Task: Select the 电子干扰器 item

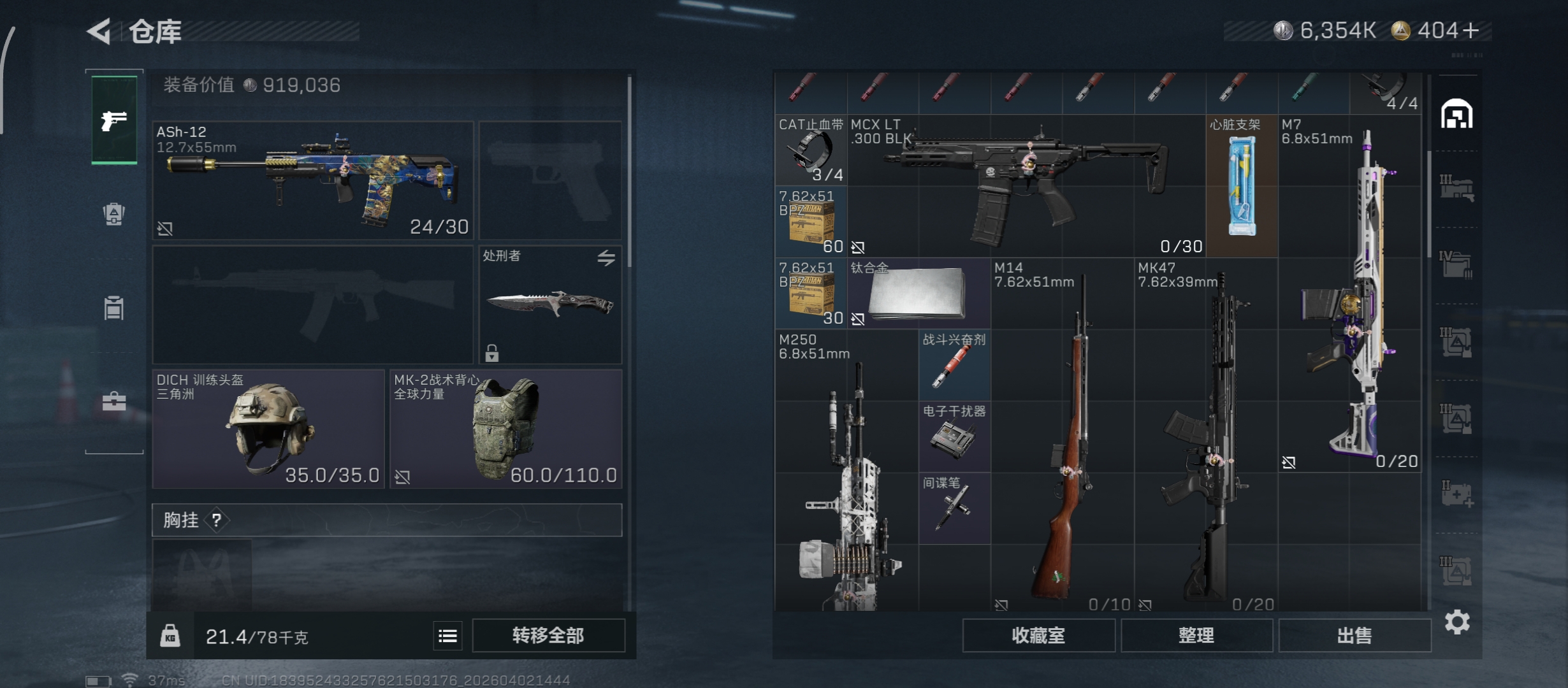Action: (954, 436)
